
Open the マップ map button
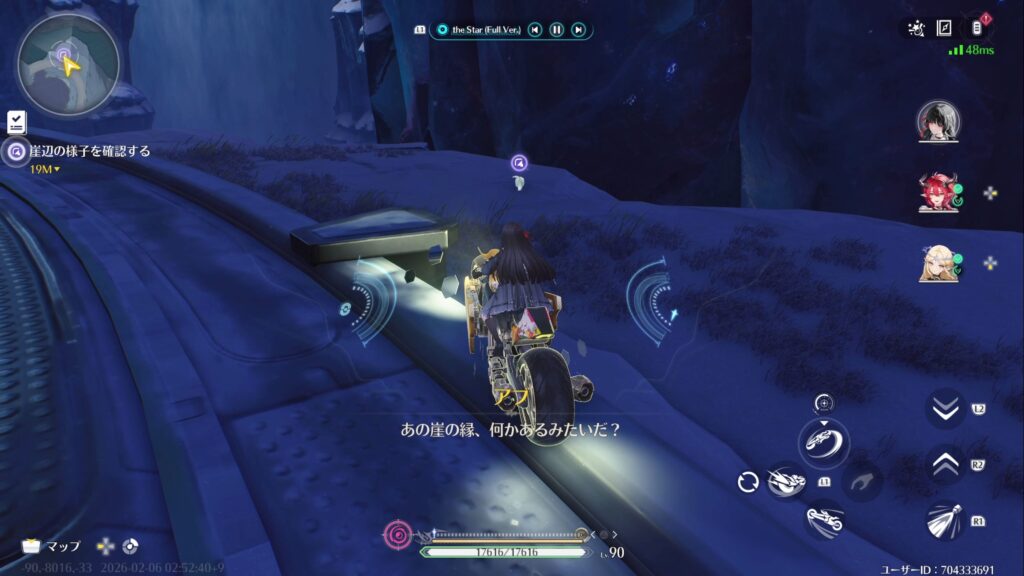(x=52, y=546)
